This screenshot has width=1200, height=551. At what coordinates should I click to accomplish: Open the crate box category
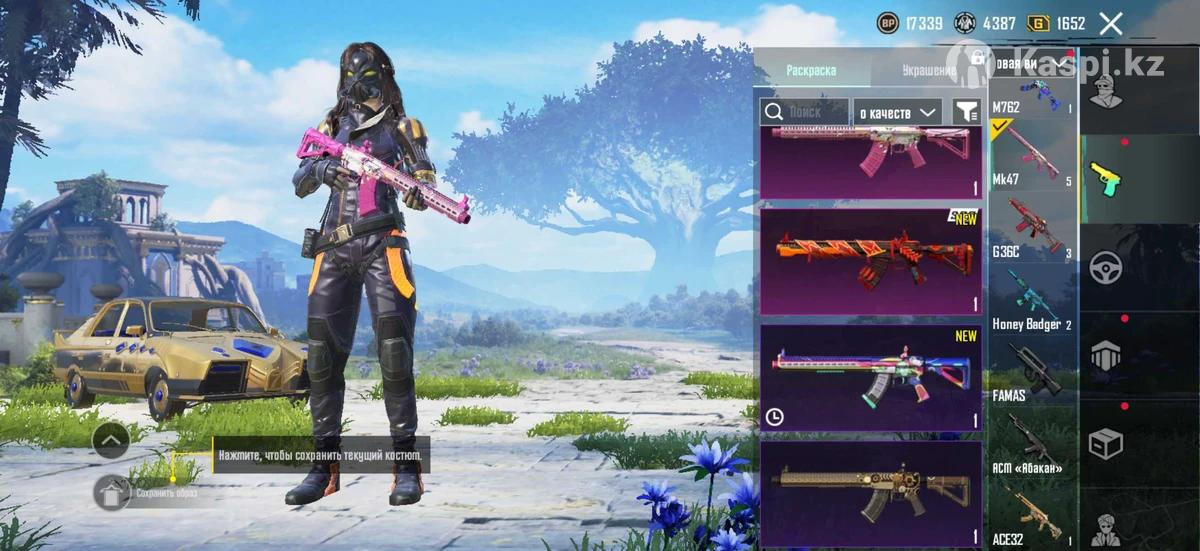click(x=1105, y=443)
